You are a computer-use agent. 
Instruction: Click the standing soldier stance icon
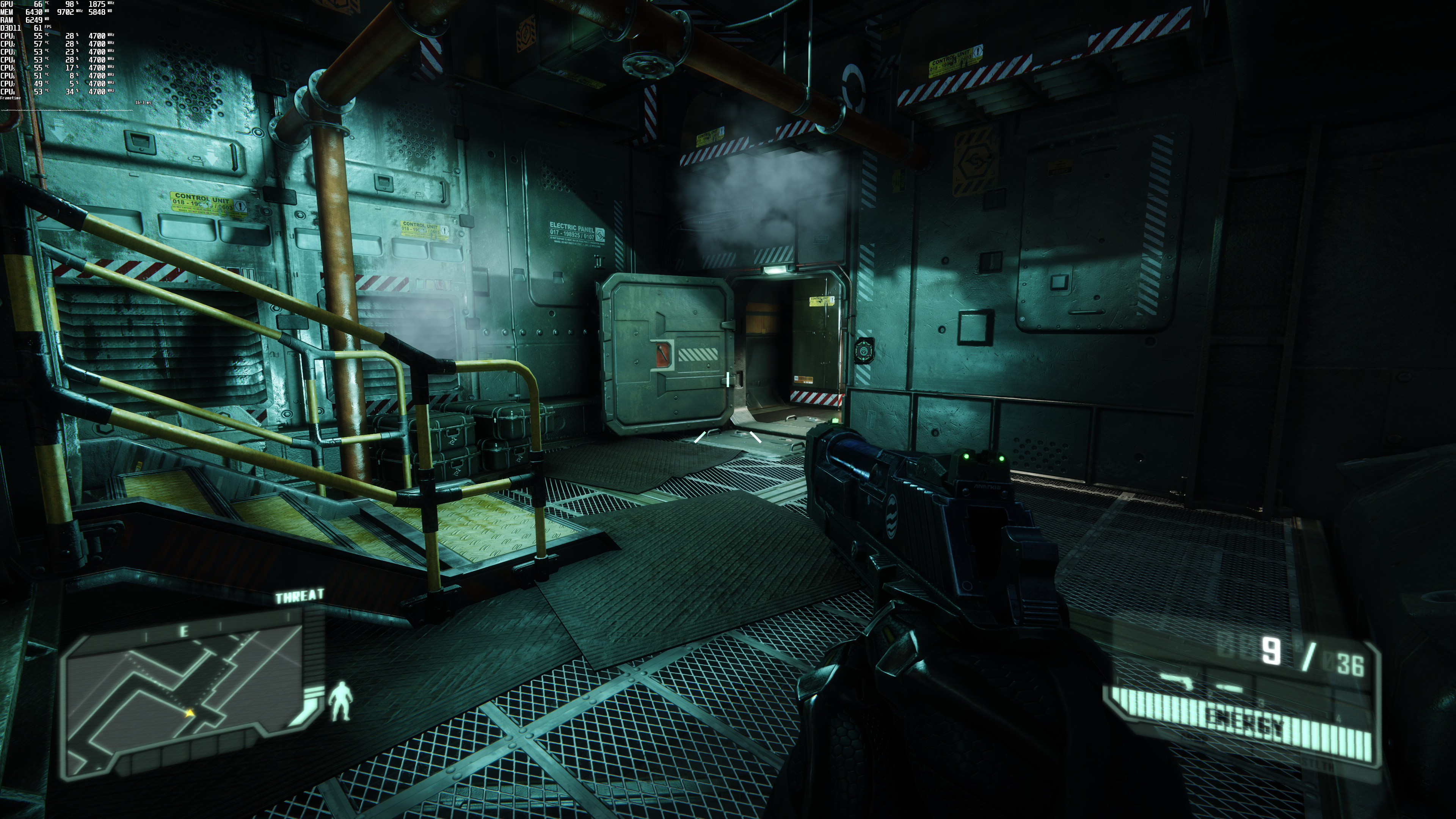pos(340,701)
